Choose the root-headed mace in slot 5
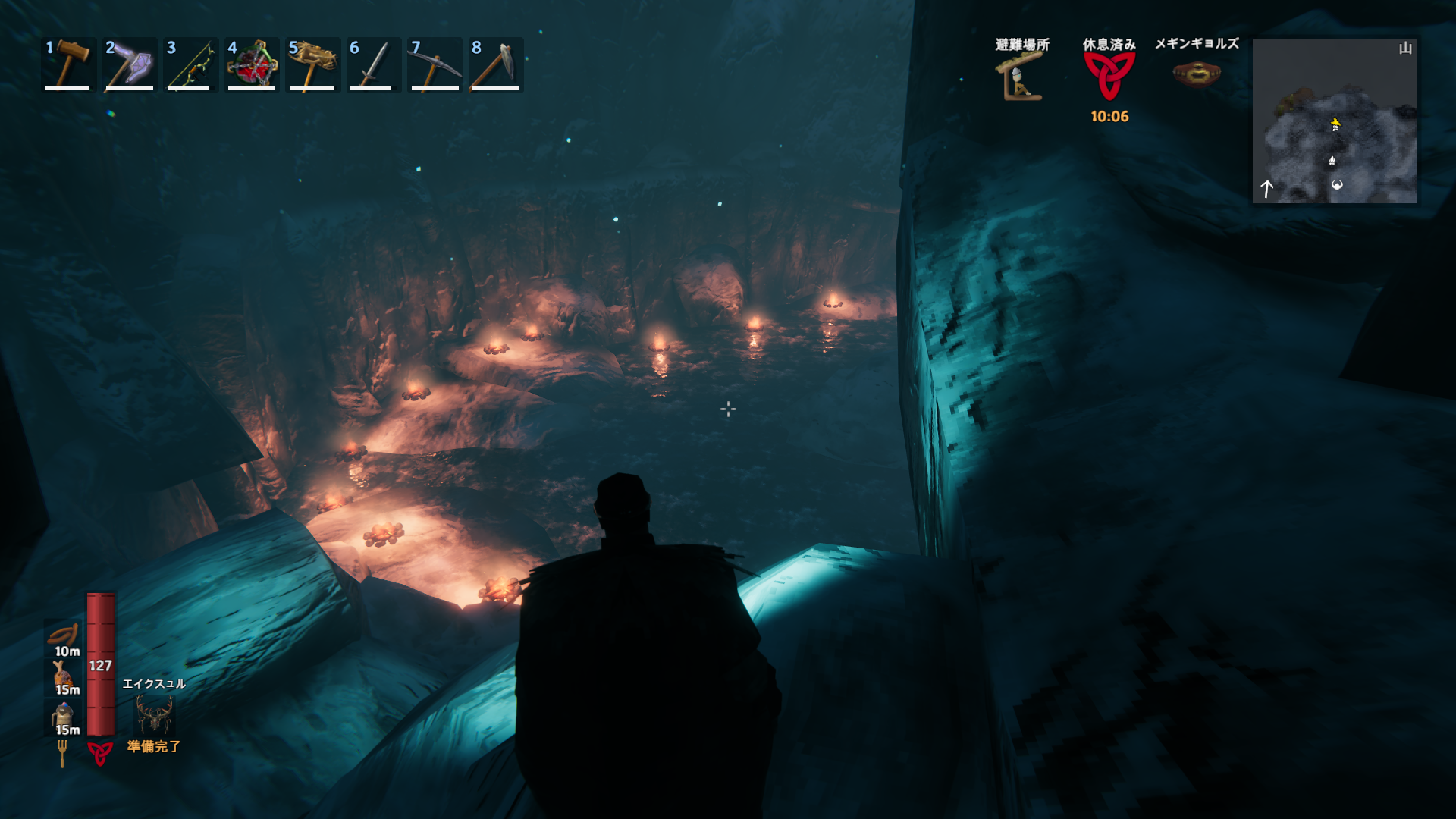The height and width of the screenshot is (819, 1456). coord(312,64)
